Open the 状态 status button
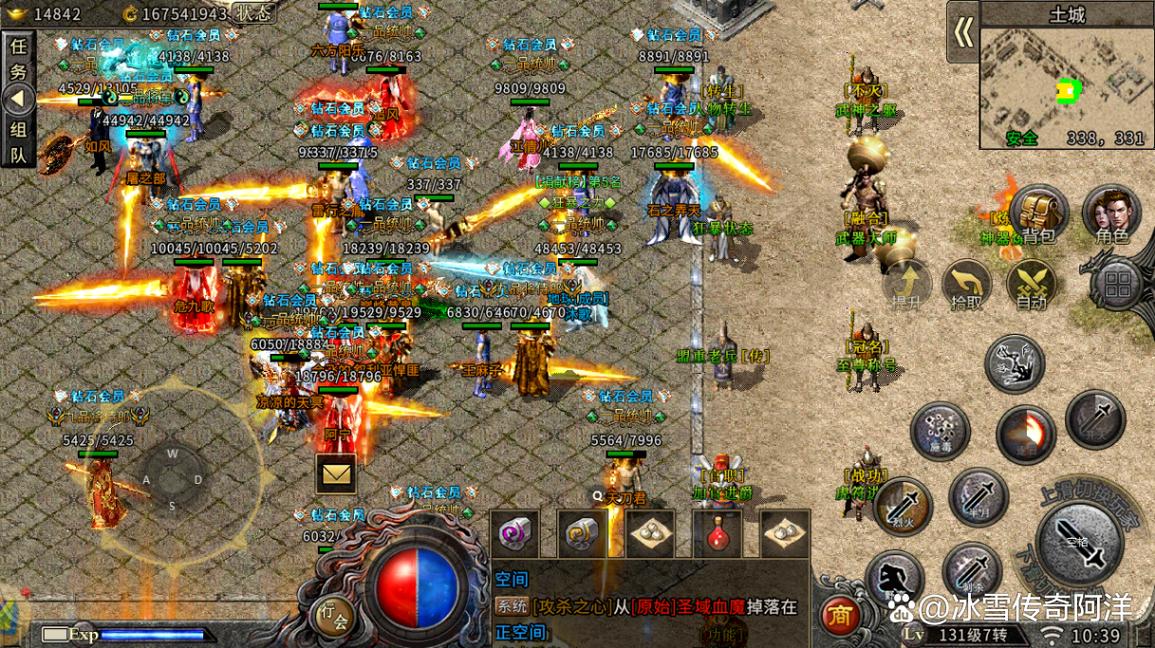1155x648 pixels. (254, 13)
